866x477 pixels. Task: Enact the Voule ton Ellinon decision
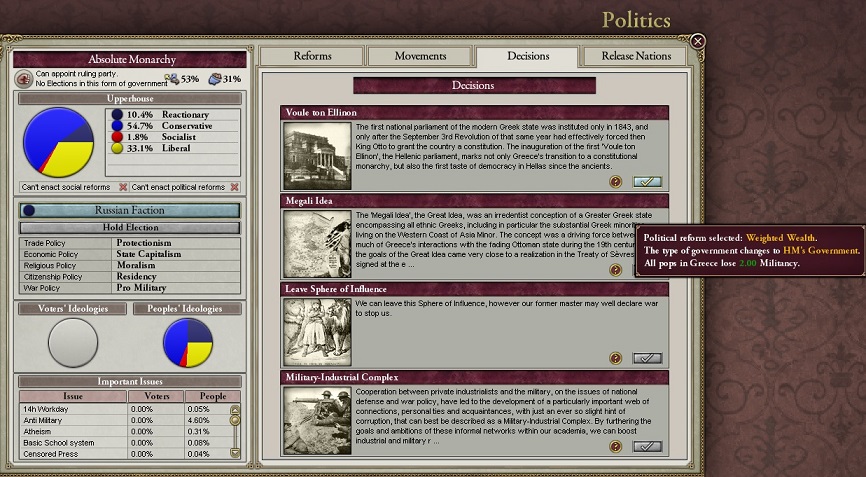pyautogui.click(x=648, y=182)
